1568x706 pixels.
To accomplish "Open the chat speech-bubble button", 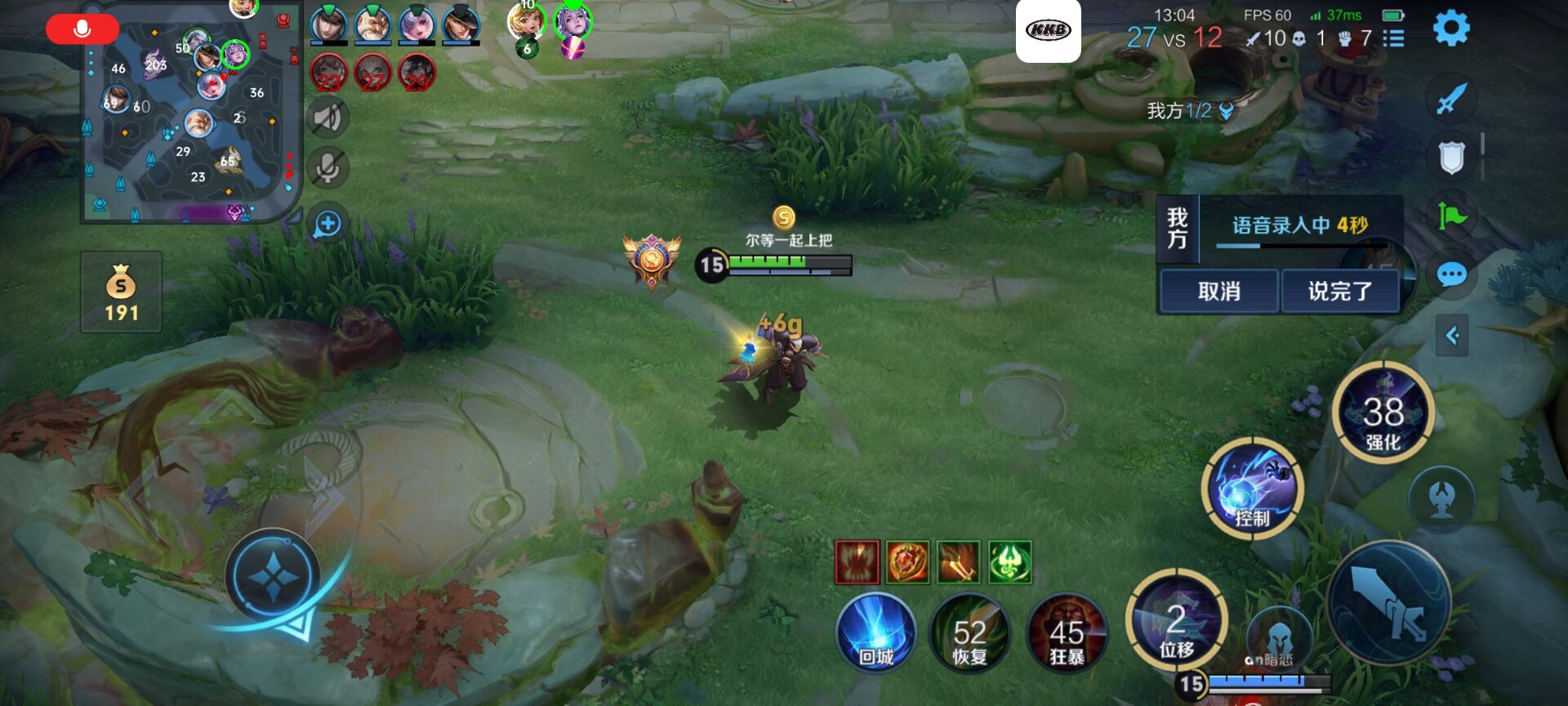I will 1451,275.
